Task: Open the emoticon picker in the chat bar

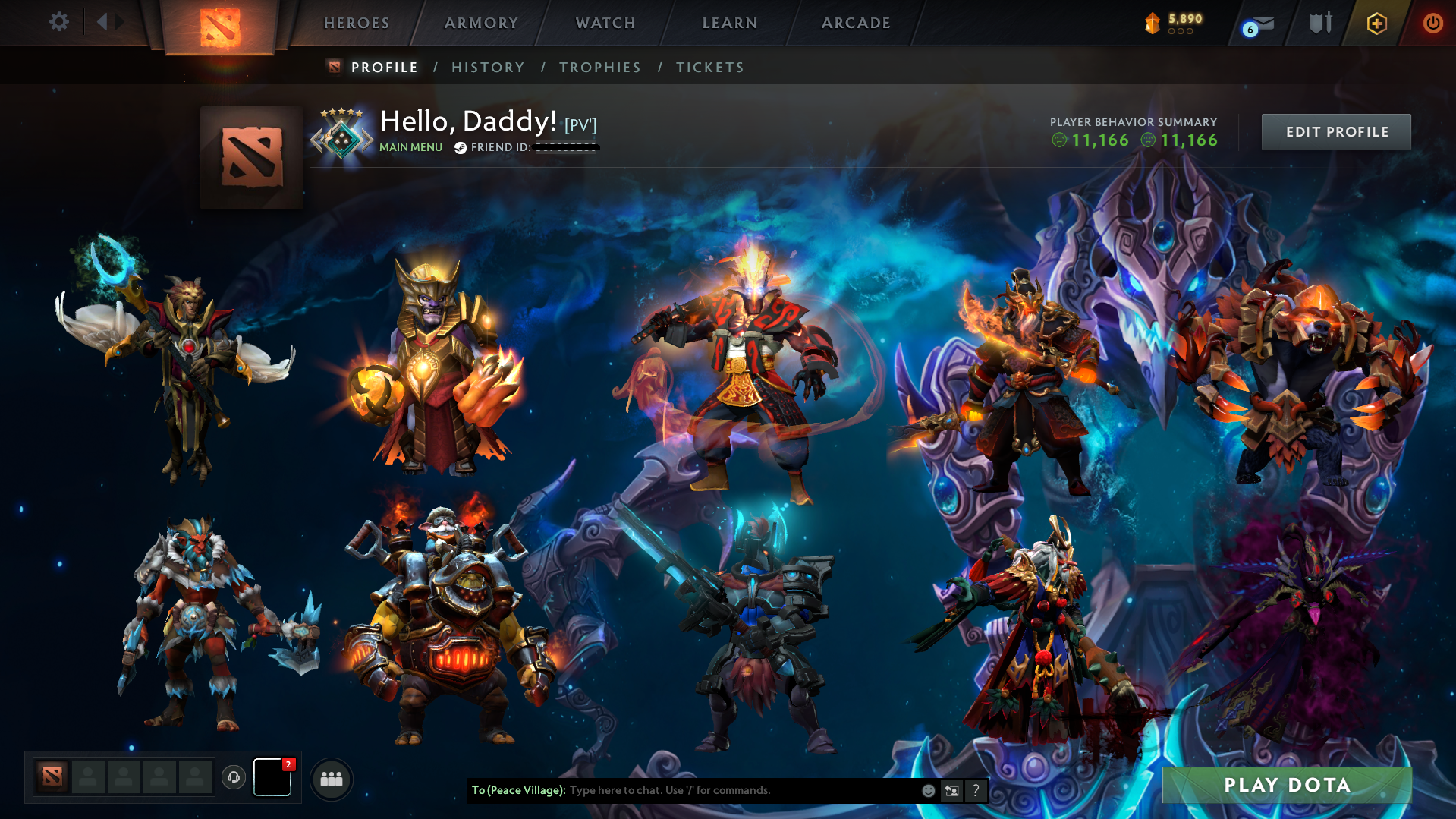Action: pos(929,790)
